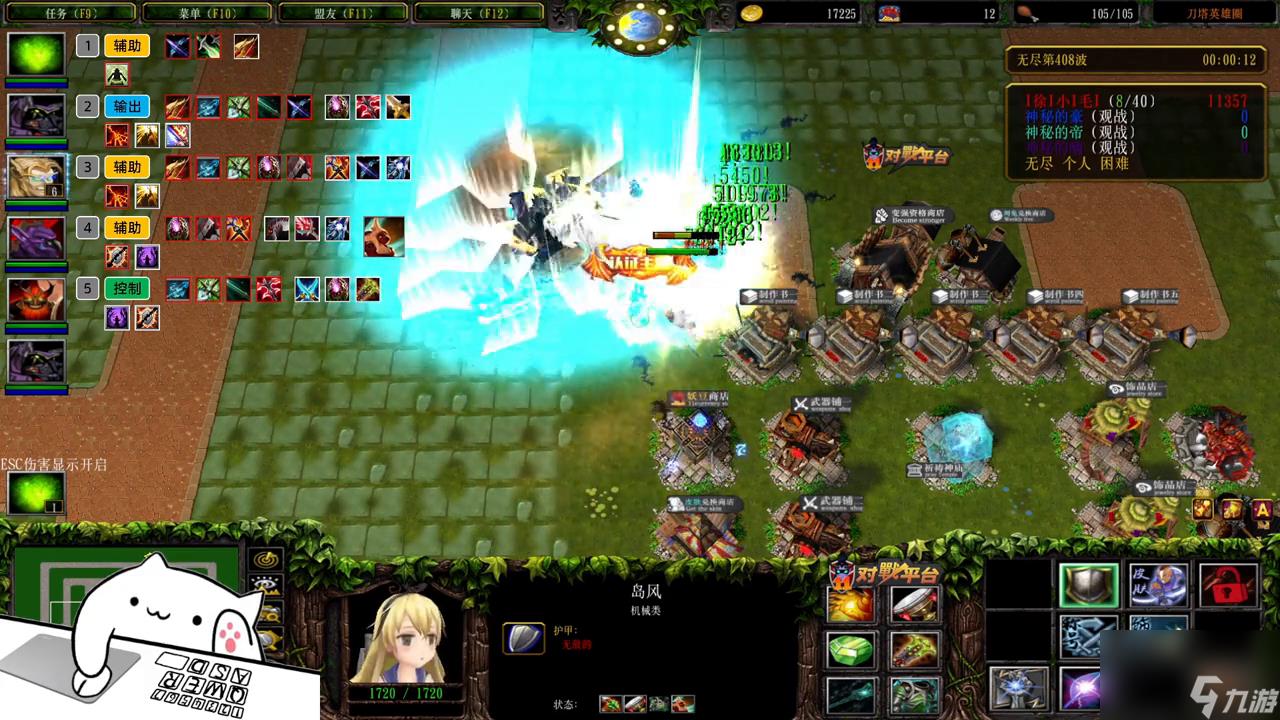This screenshot has height=720, width=1280.
Task: Select the green armor suit item icon
Action: pos(912,693)
